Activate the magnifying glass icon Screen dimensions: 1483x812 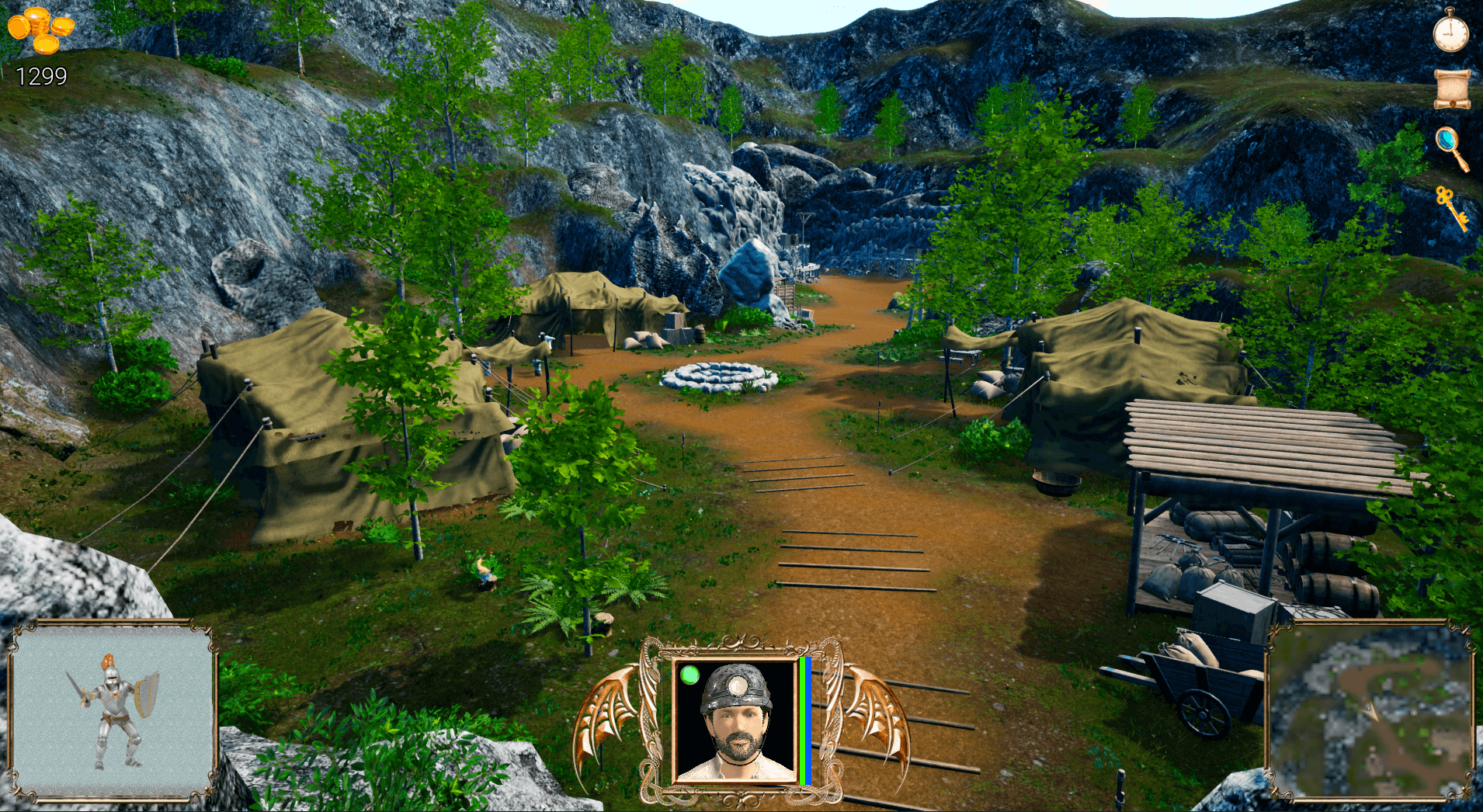click(x=1451, y=147)
